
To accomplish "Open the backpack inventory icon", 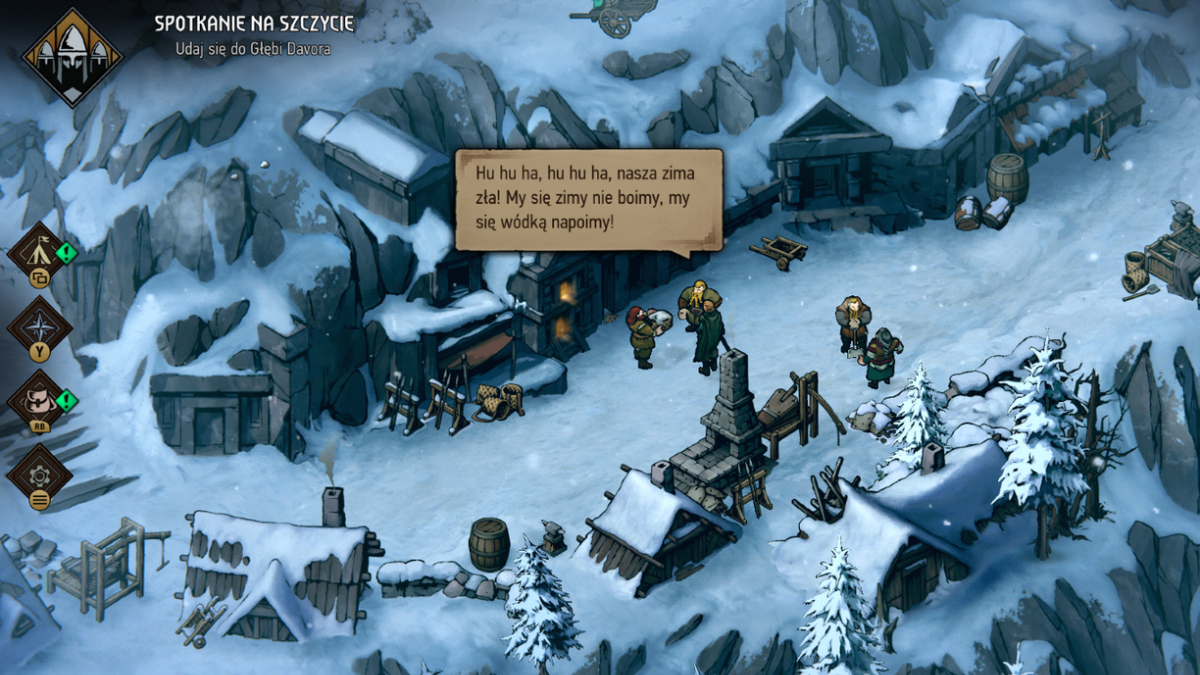I will [x=40, y=400].
